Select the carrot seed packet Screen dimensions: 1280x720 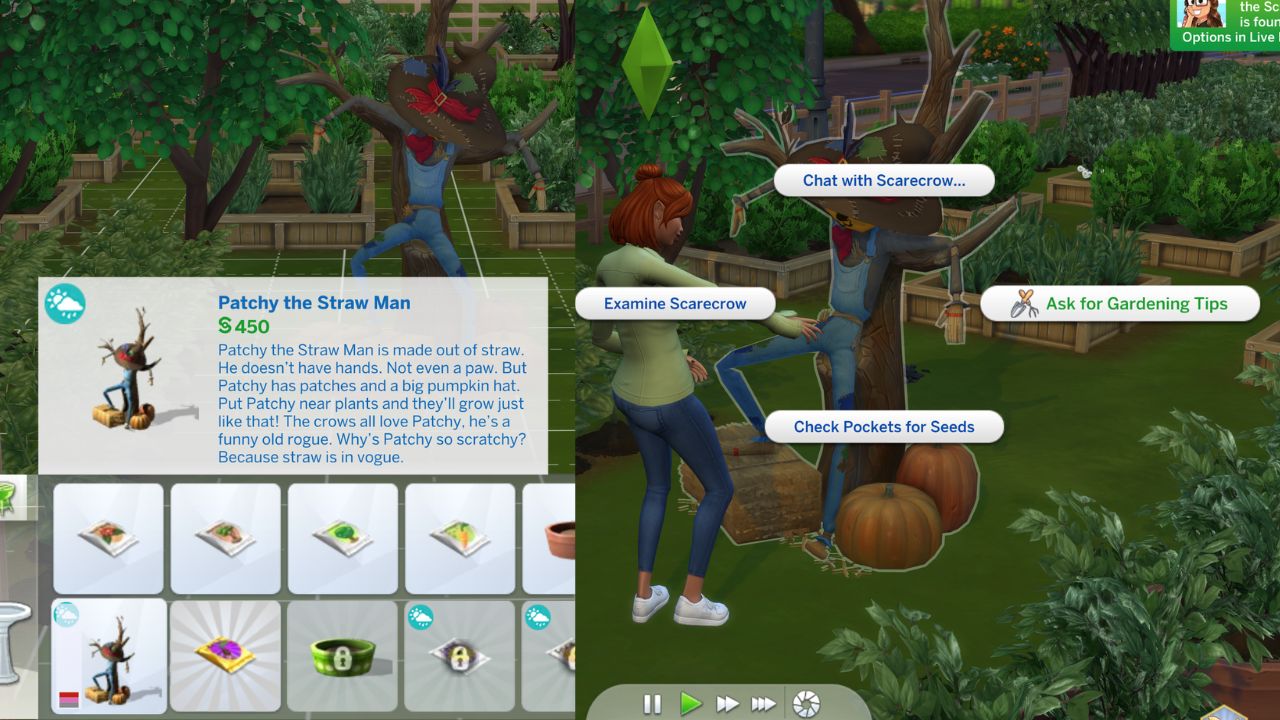coord(460,538)
